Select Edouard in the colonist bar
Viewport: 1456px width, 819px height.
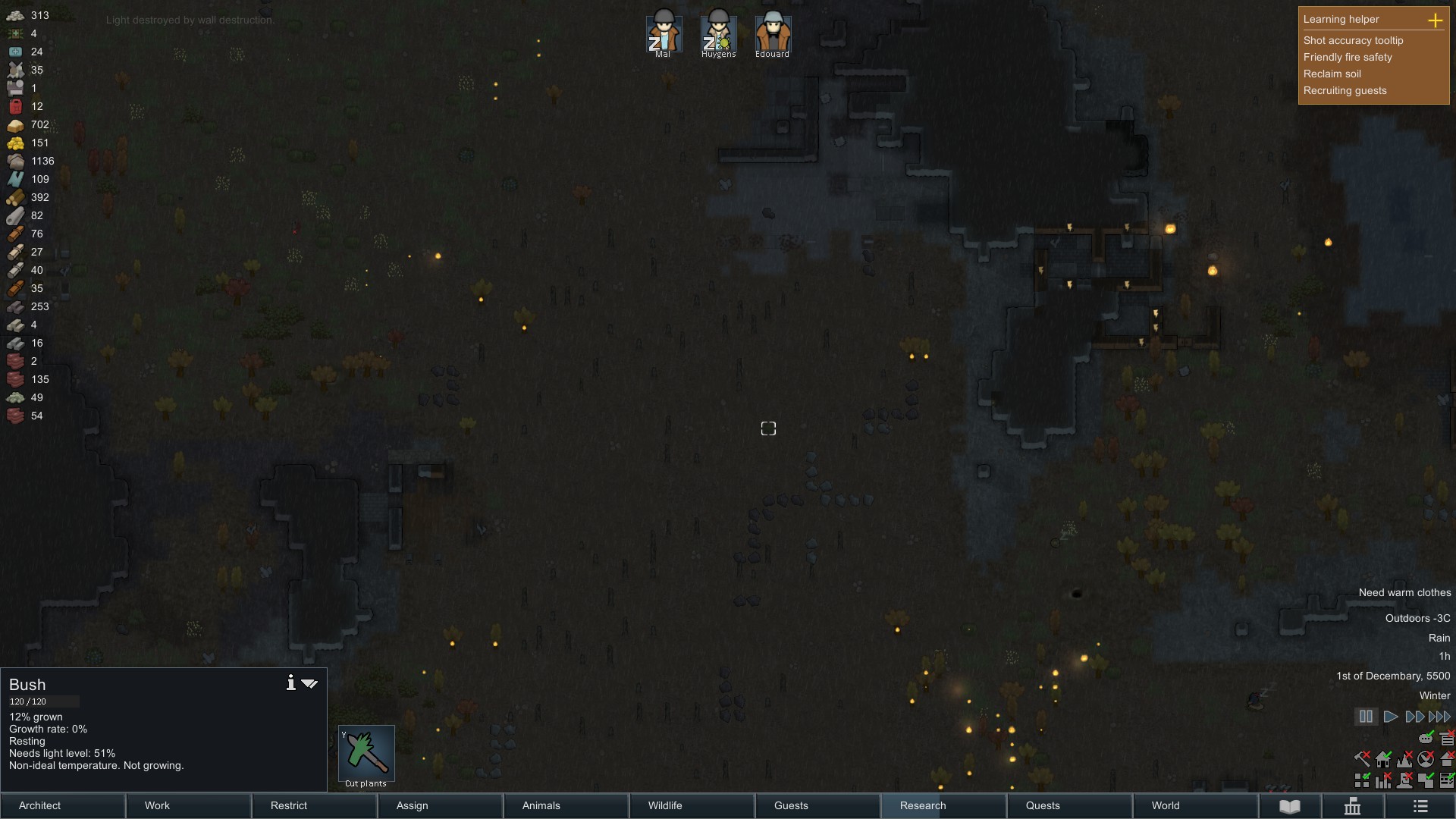(772, 32)
